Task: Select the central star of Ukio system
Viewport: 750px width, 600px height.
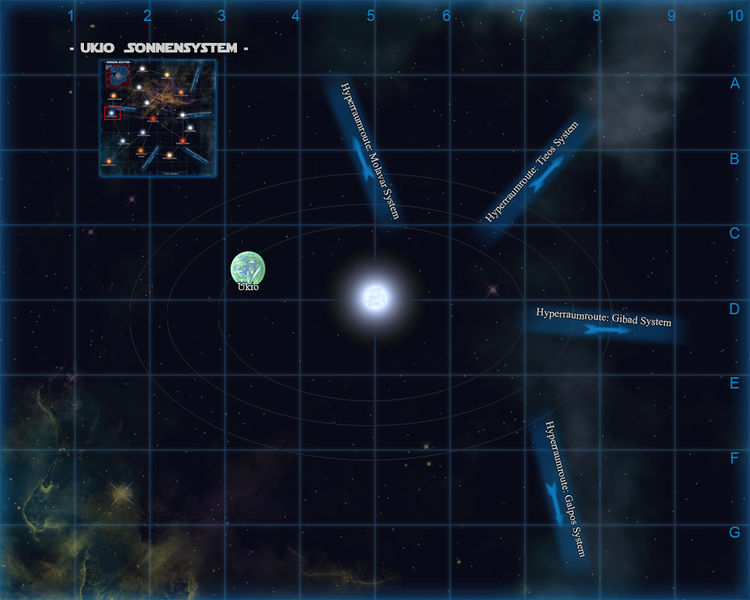Action: [x=376, y=296]
